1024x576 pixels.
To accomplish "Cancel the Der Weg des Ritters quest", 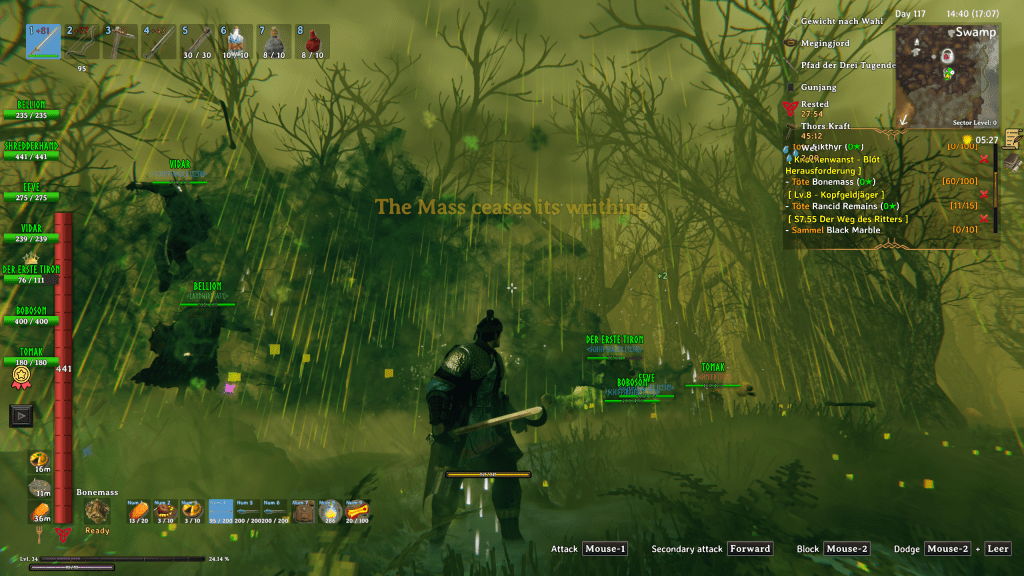I will tap(984, 218).
